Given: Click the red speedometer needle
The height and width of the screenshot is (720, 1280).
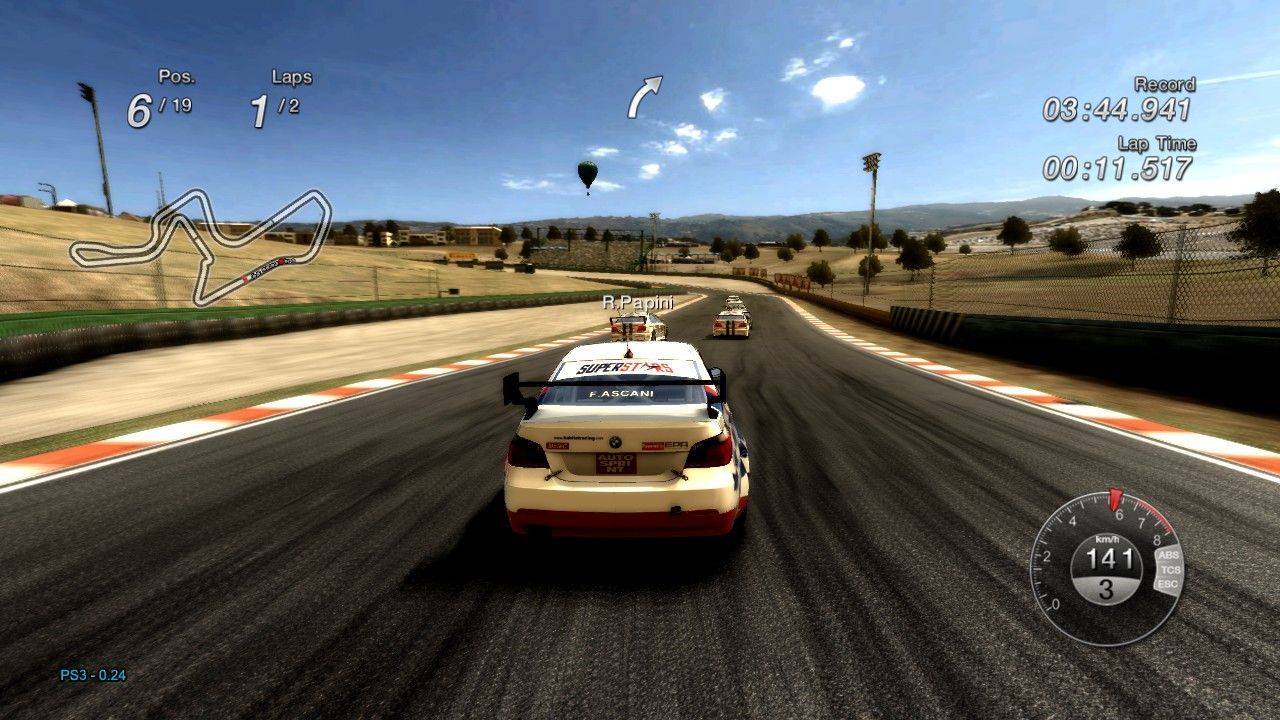Looking at the screenshot, I should (1116, 497).
